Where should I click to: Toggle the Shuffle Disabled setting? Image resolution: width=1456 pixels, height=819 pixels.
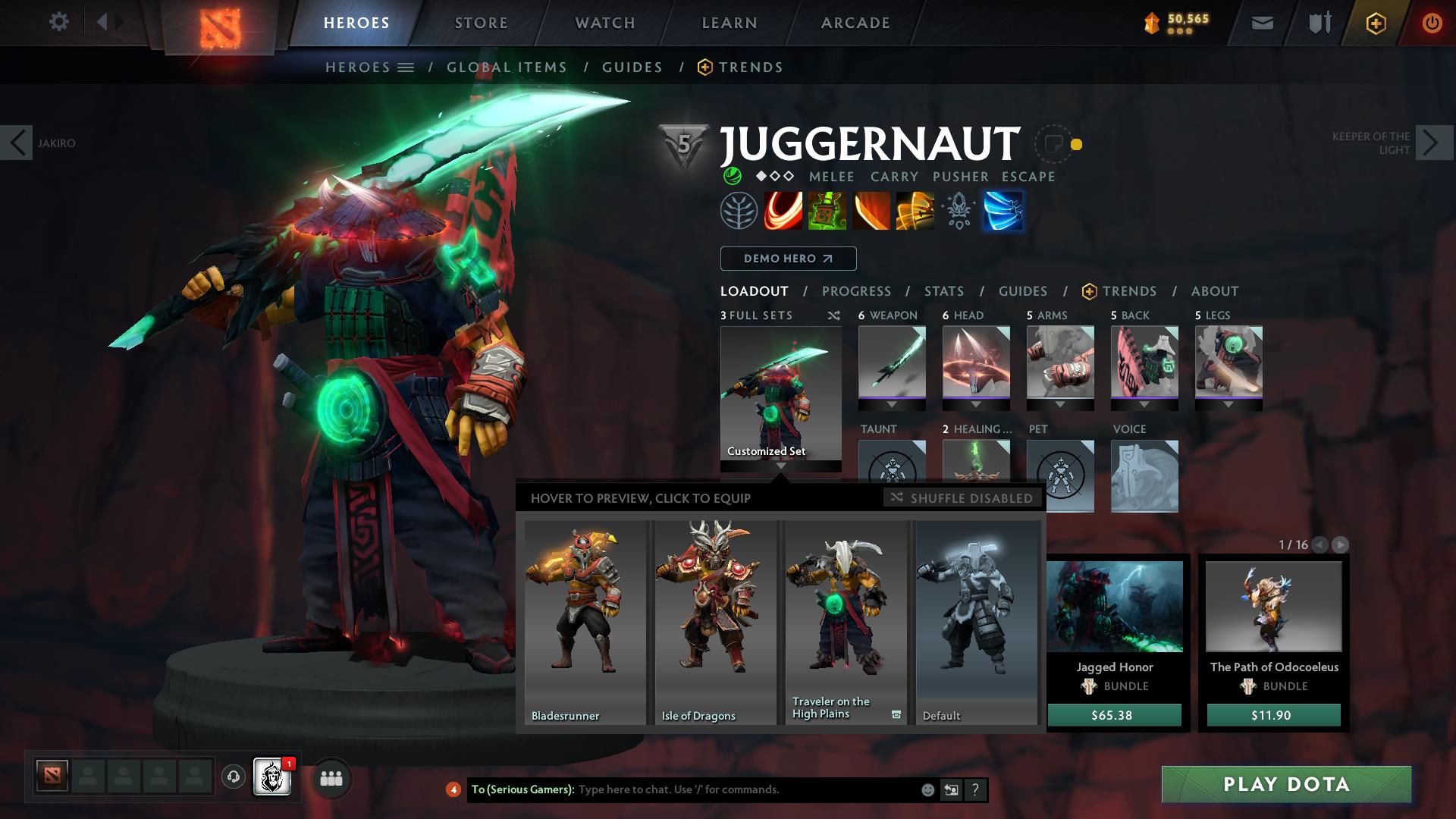click(962, 498)
